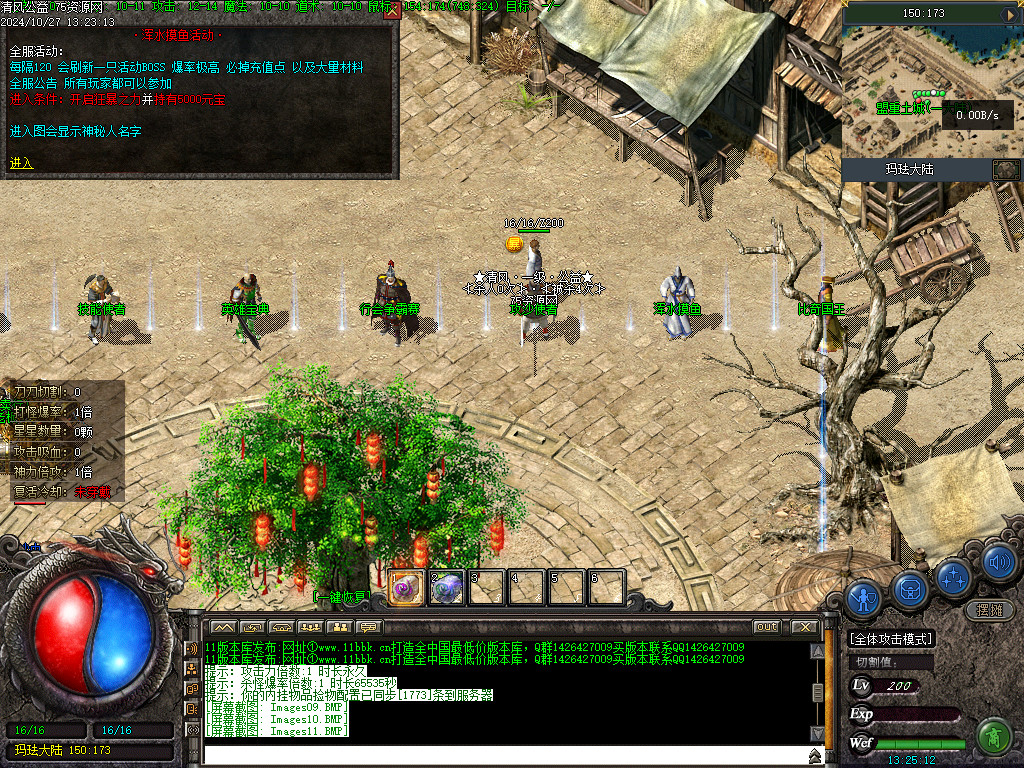Viewport: 1024px width, 768px height.
Task: Toggle the button beside the 玛珐大陆 map label
Action: coord(1005,169)
